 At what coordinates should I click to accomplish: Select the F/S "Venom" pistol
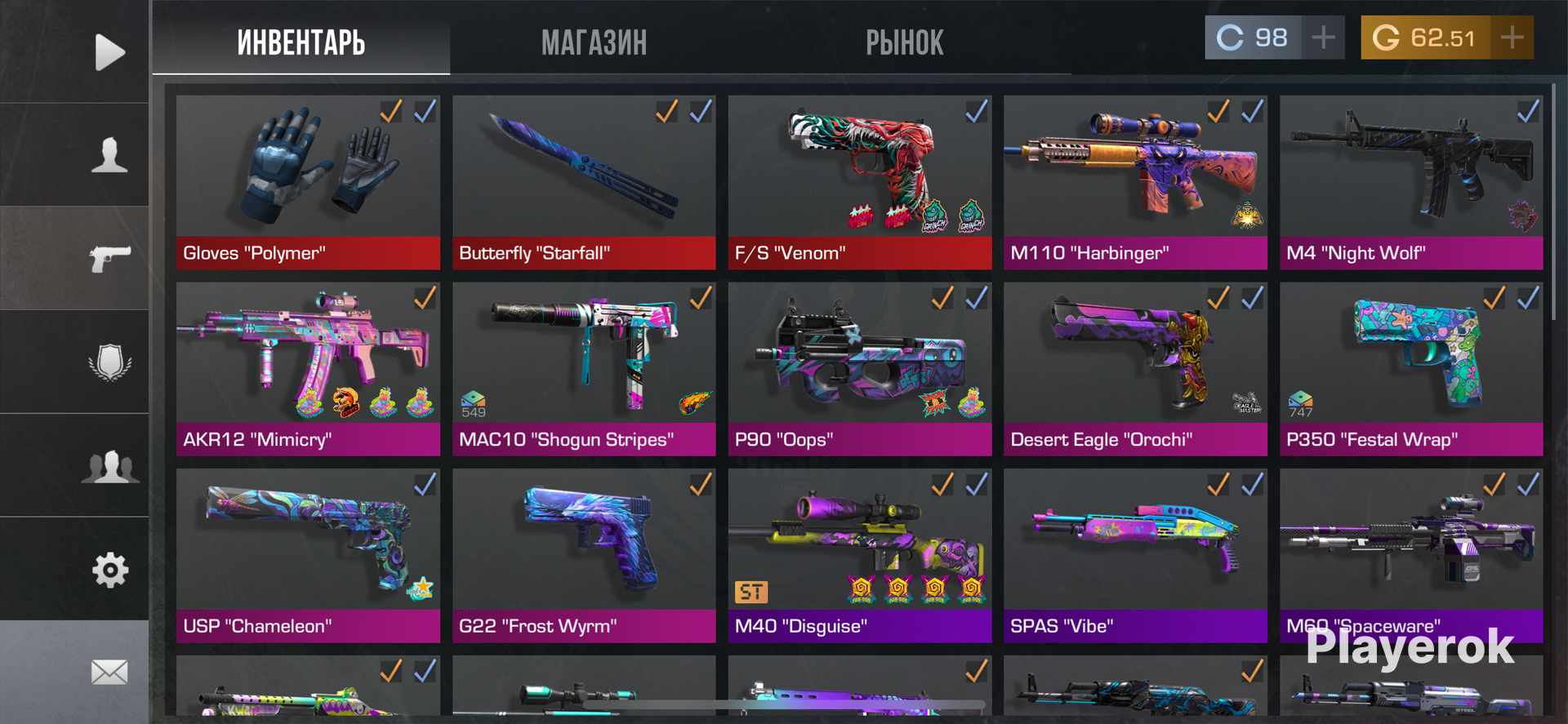860,181
